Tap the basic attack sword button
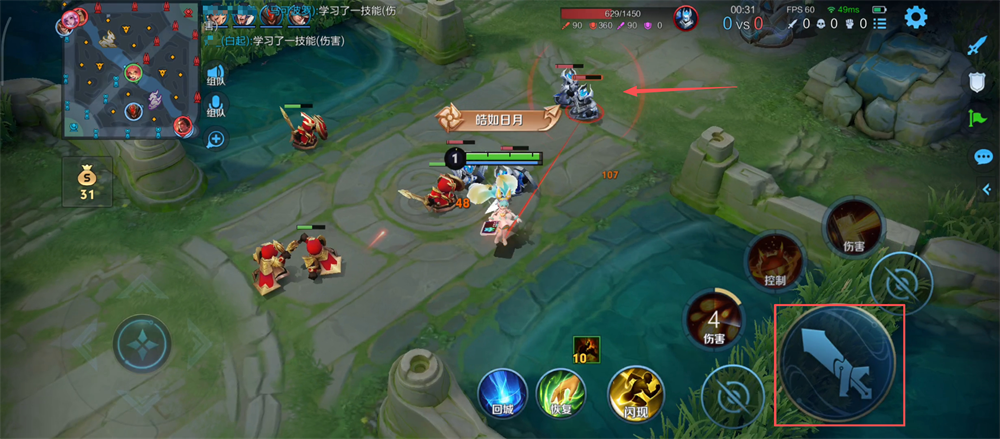The width and height of the screenshot is (1000, 439). (838, 364)
